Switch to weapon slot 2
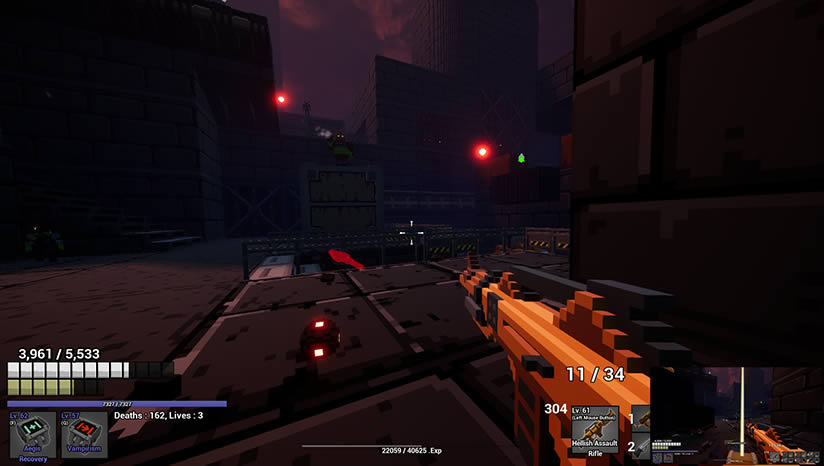 tap(641, 446)
